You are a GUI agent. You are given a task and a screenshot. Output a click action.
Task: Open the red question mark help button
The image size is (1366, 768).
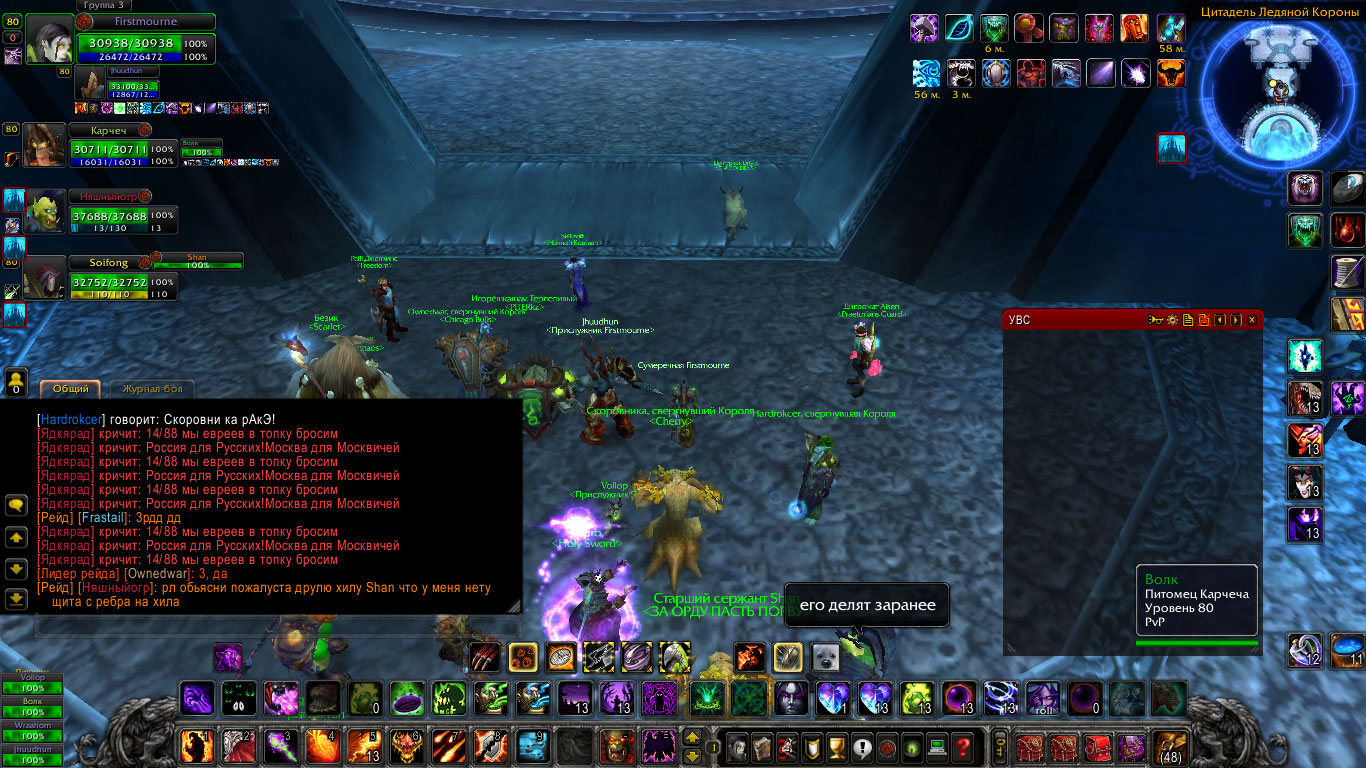(x=962, y=746)
